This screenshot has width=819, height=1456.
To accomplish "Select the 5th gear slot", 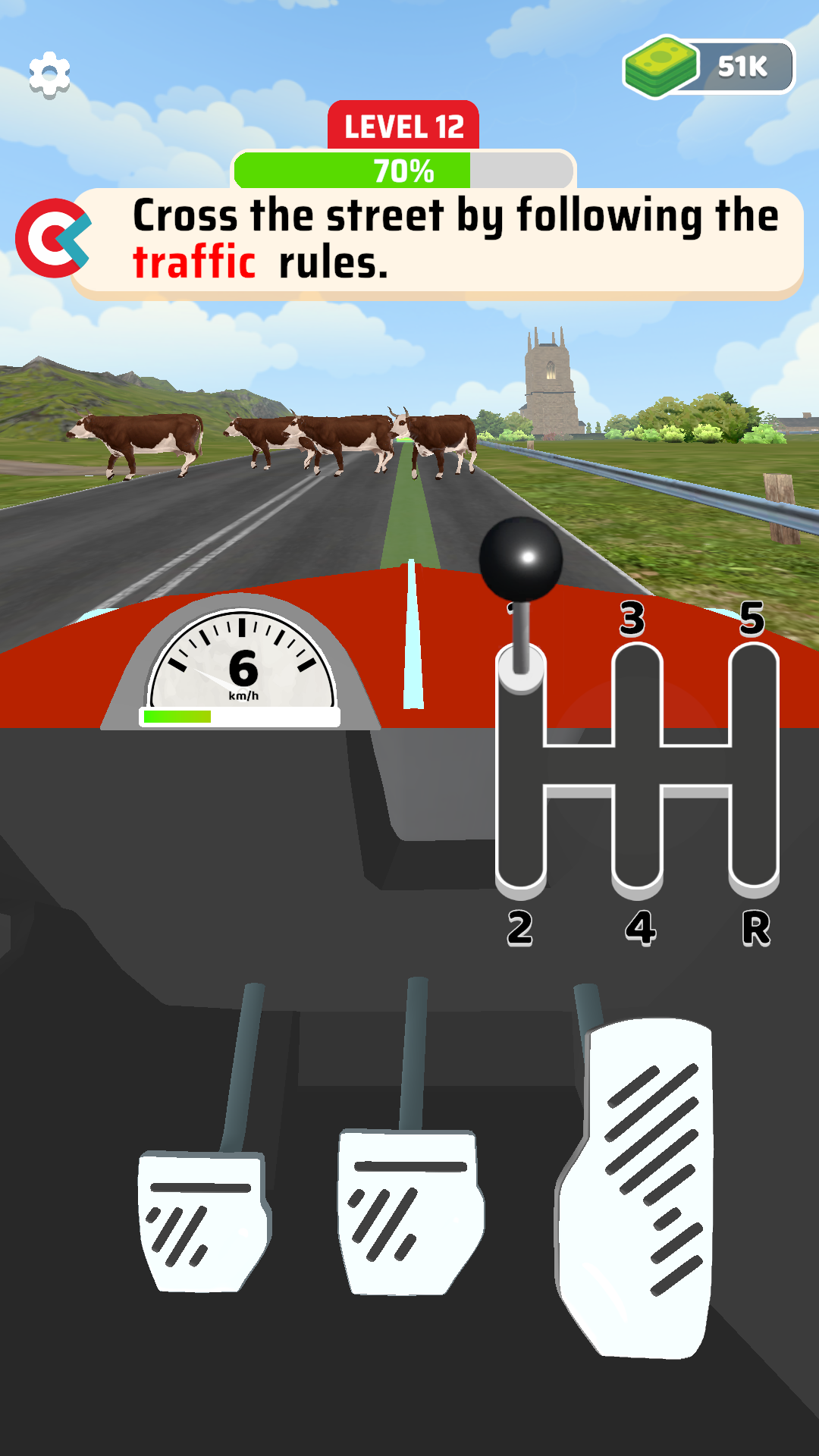I will [x=754, y=675].
